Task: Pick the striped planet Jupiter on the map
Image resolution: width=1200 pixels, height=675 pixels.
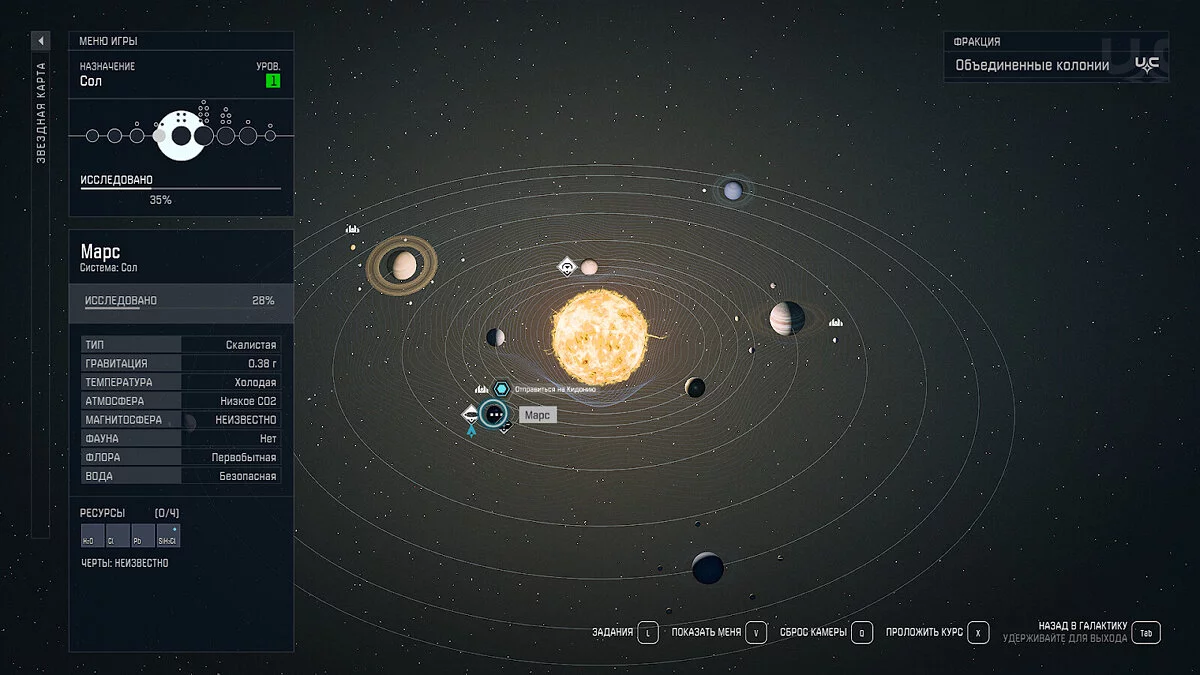Action: pos(787,318)
